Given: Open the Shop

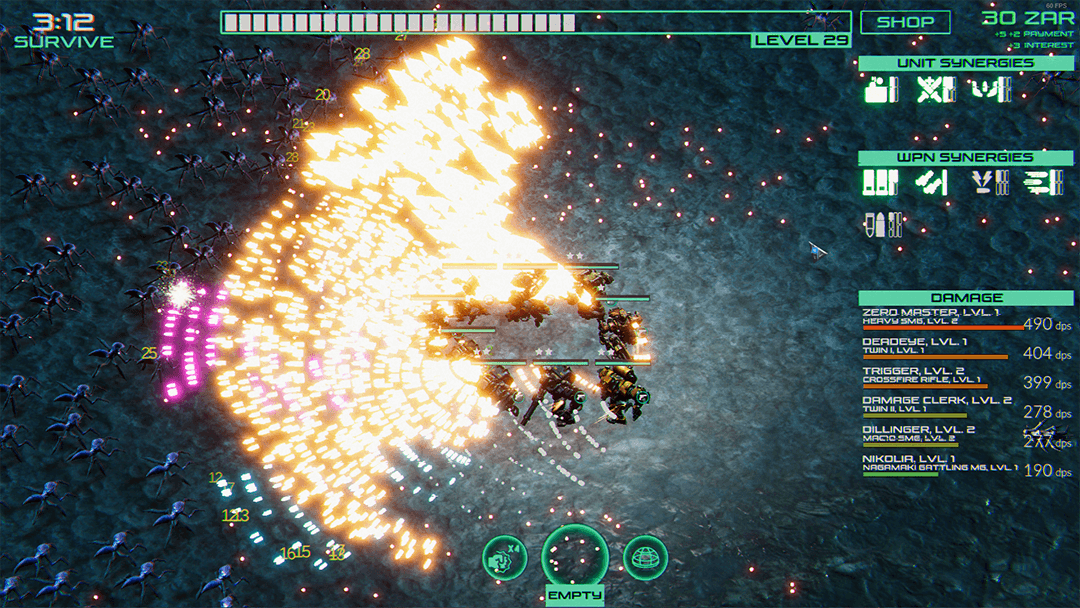Looking at the screenshot, I should coord(905,22).
